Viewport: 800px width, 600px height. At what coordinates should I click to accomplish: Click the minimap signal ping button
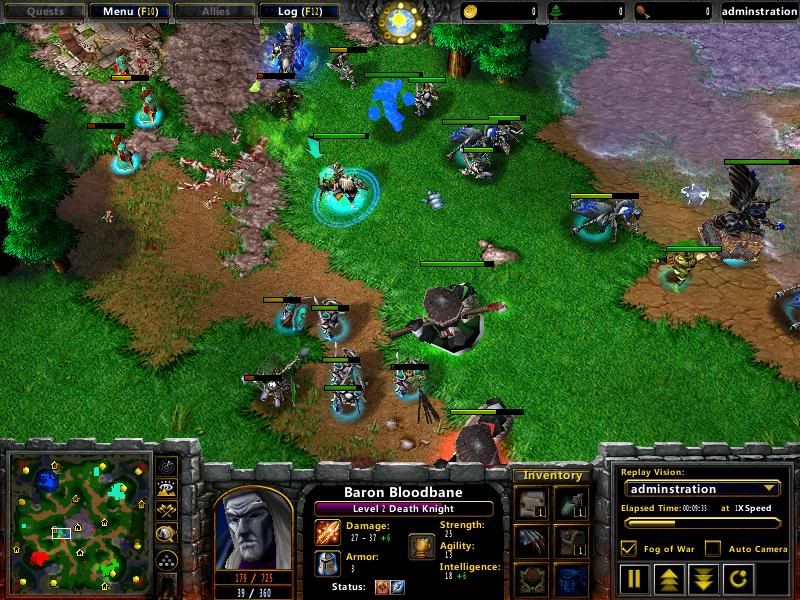click(x=167, y=468)
